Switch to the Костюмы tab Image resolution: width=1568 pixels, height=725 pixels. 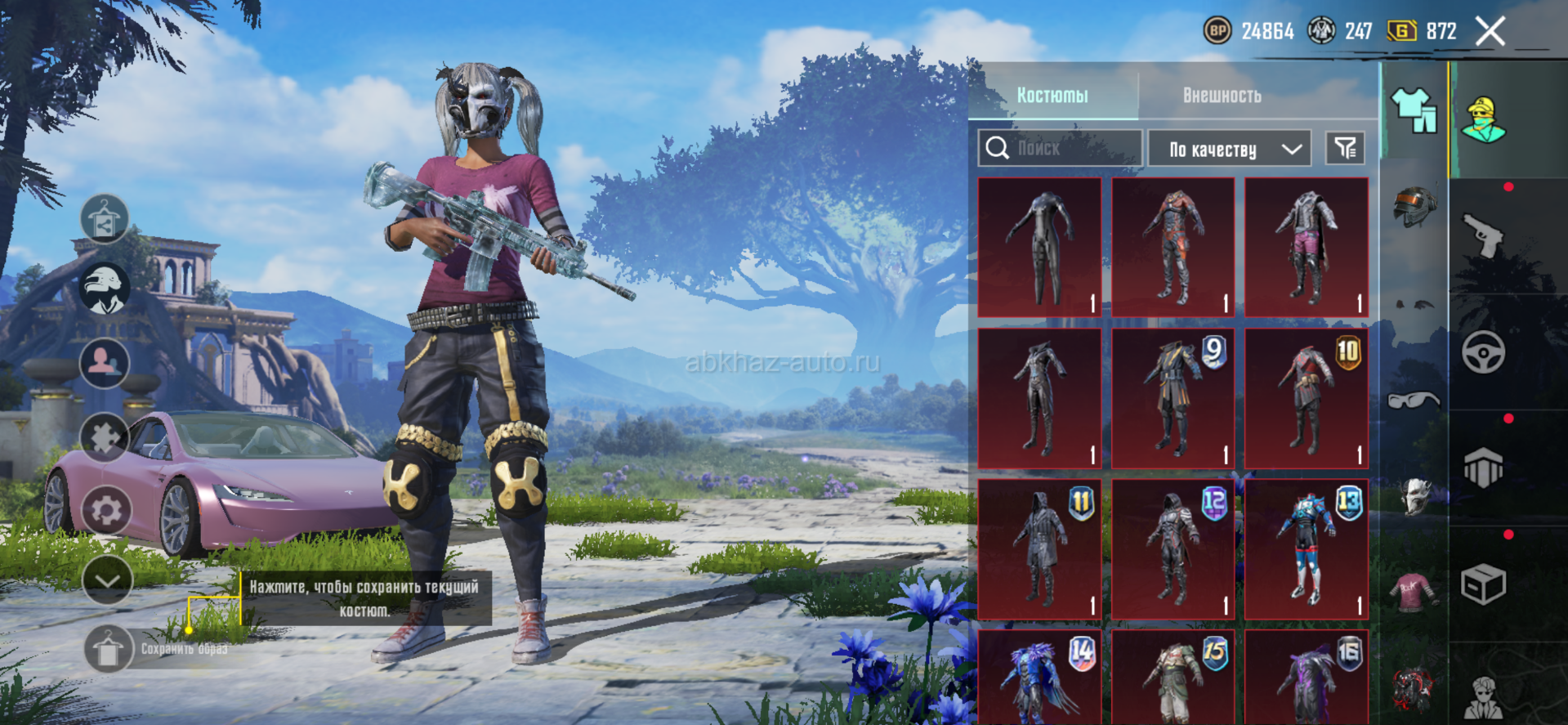(x=1052, y=96)
